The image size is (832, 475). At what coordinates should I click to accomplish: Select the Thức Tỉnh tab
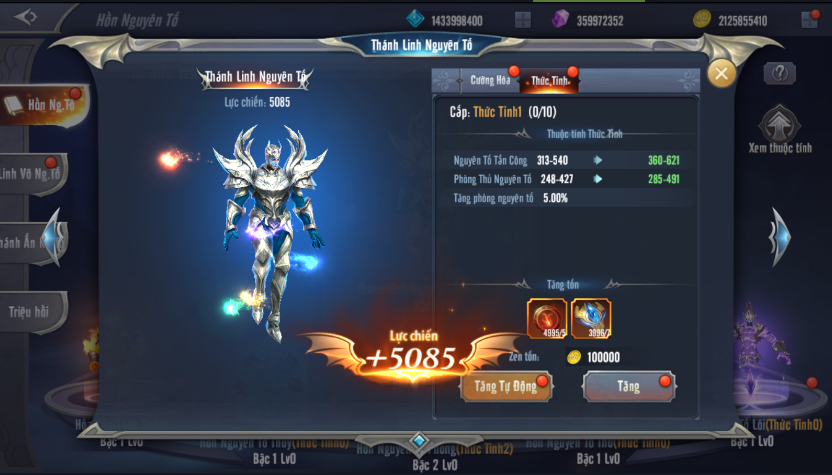coord(549,80)
